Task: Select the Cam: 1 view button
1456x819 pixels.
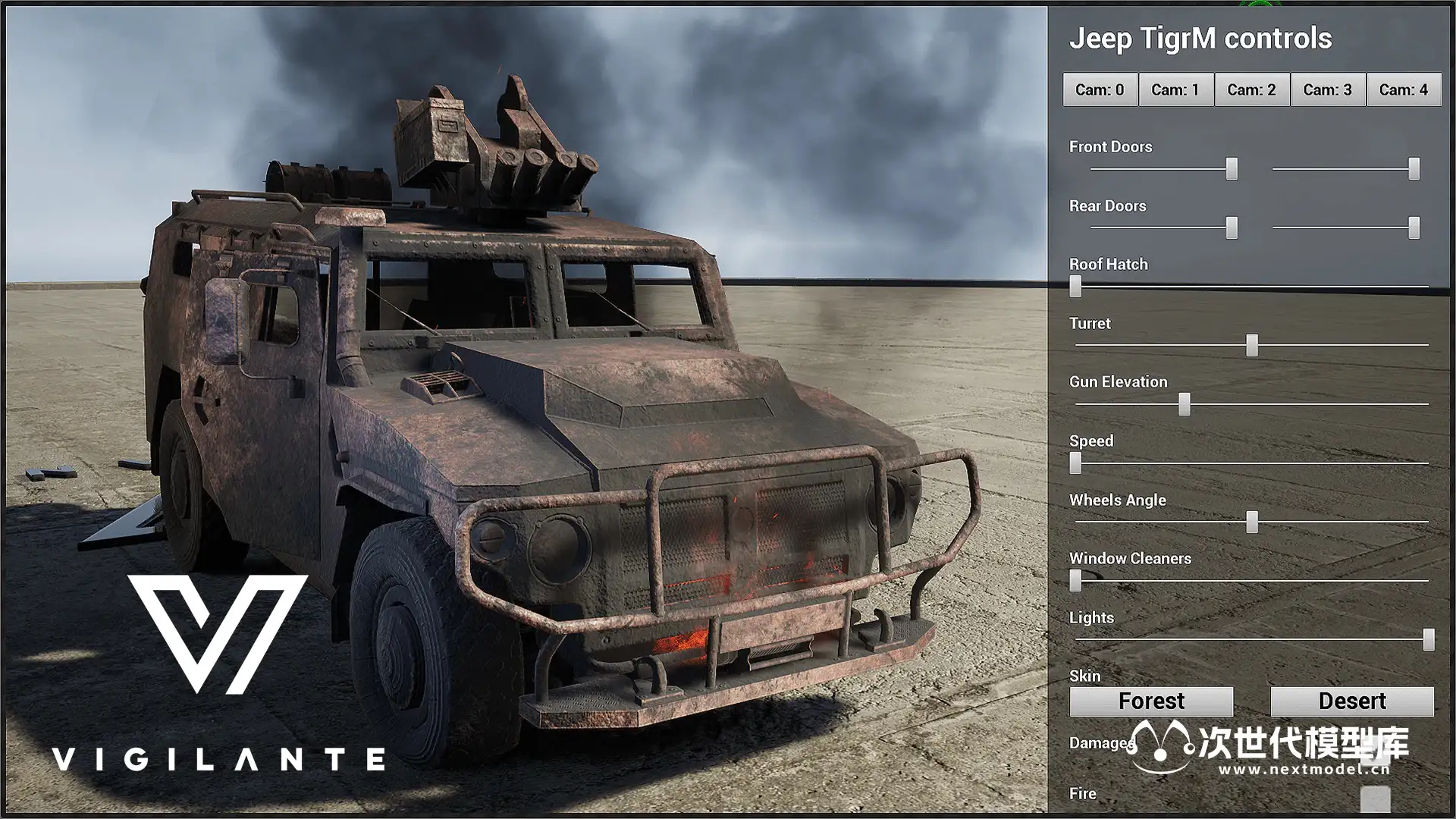Action: click(x=1175, y=90)
